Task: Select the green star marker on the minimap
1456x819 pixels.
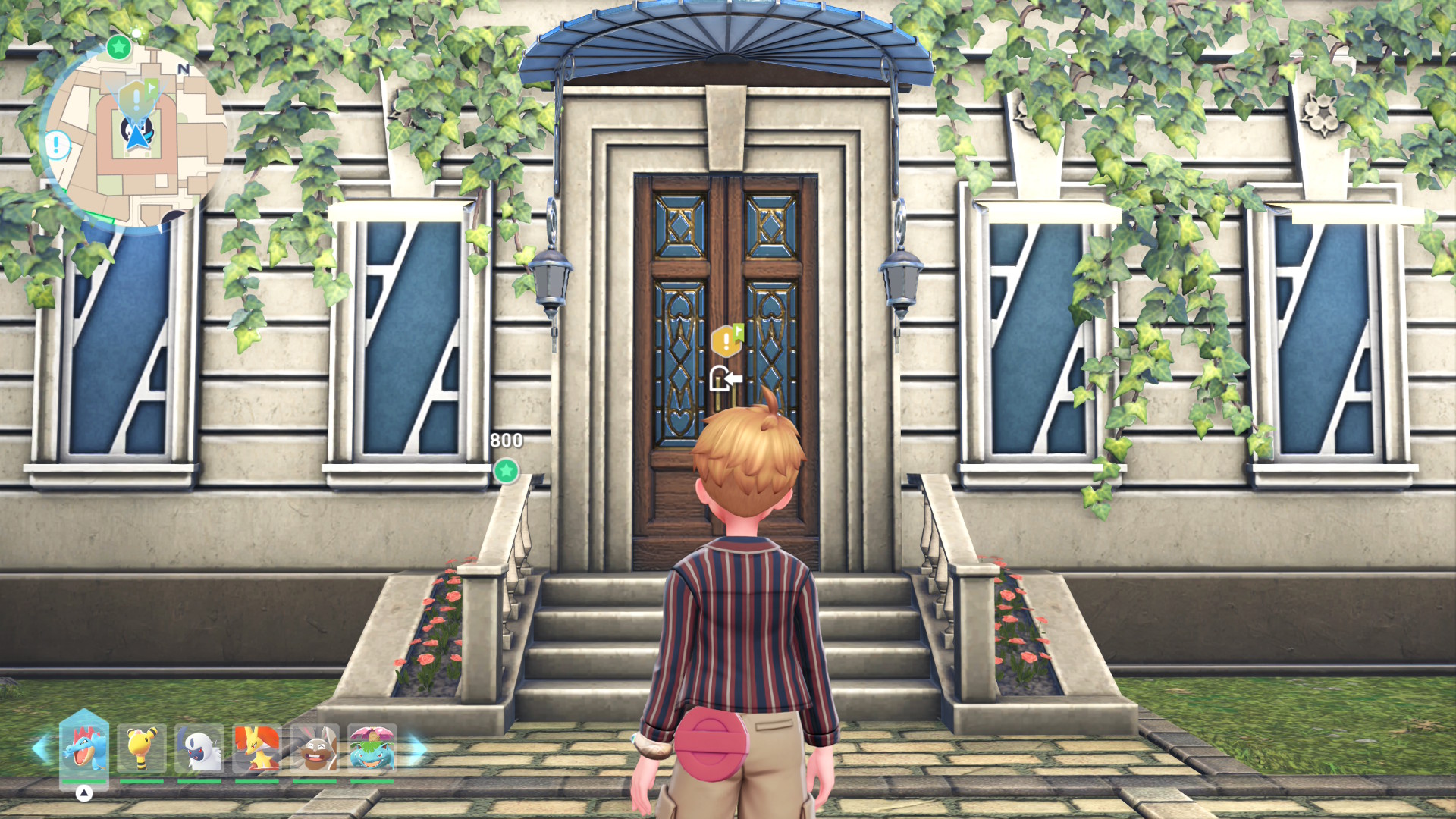Action: [x=118, y=48]
